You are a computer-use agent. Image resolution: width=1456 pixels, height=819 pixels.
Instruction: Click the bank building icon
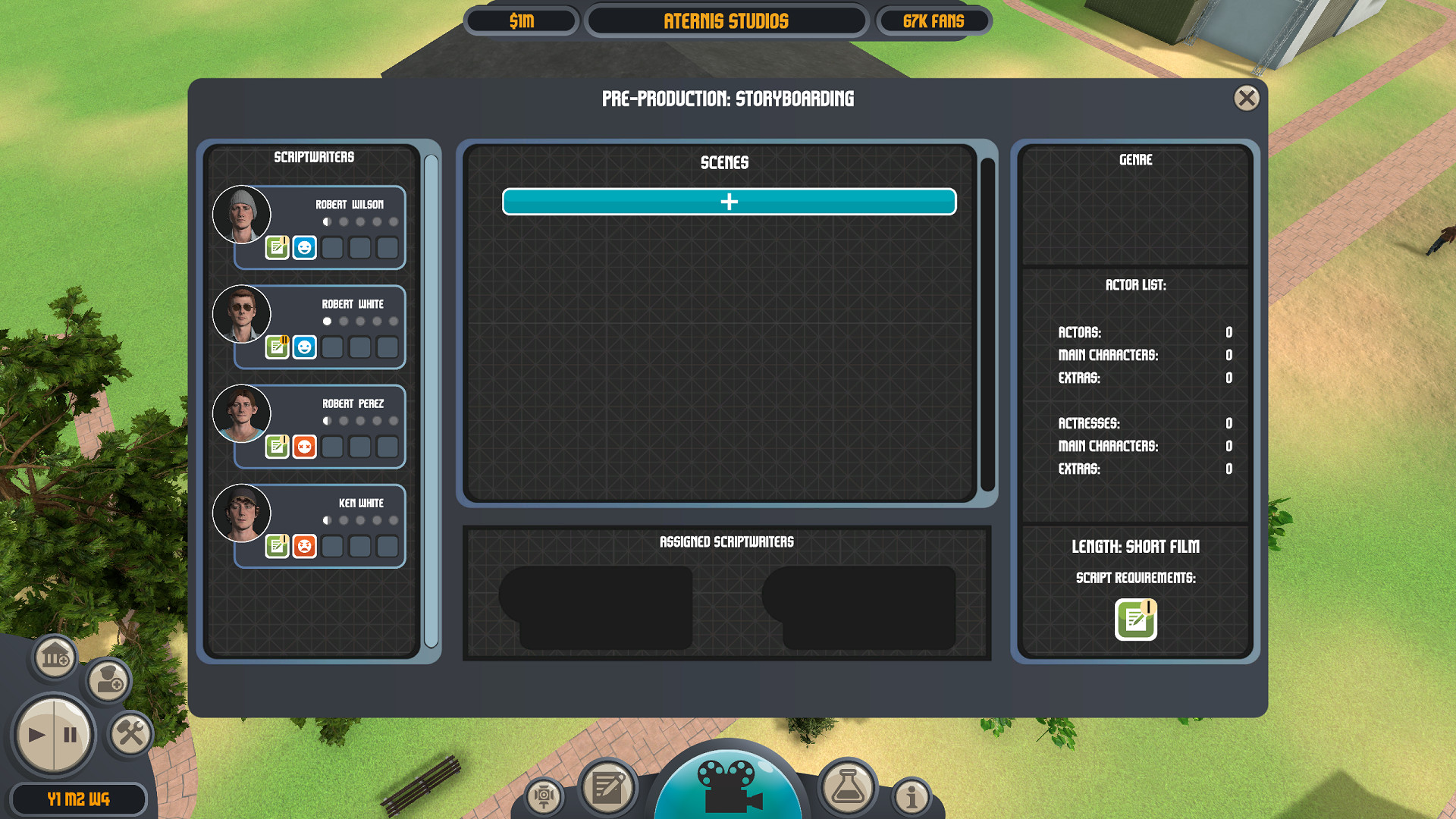point(53,657)
